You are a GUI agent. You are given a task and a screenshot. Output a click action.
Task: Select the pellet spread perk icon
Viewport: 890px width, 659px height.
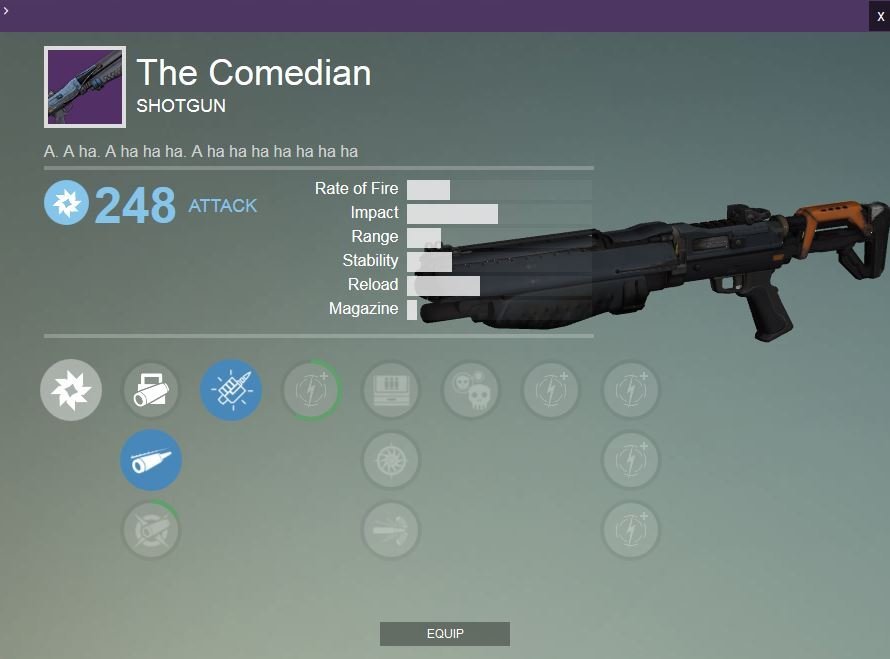tap(391, 530)
